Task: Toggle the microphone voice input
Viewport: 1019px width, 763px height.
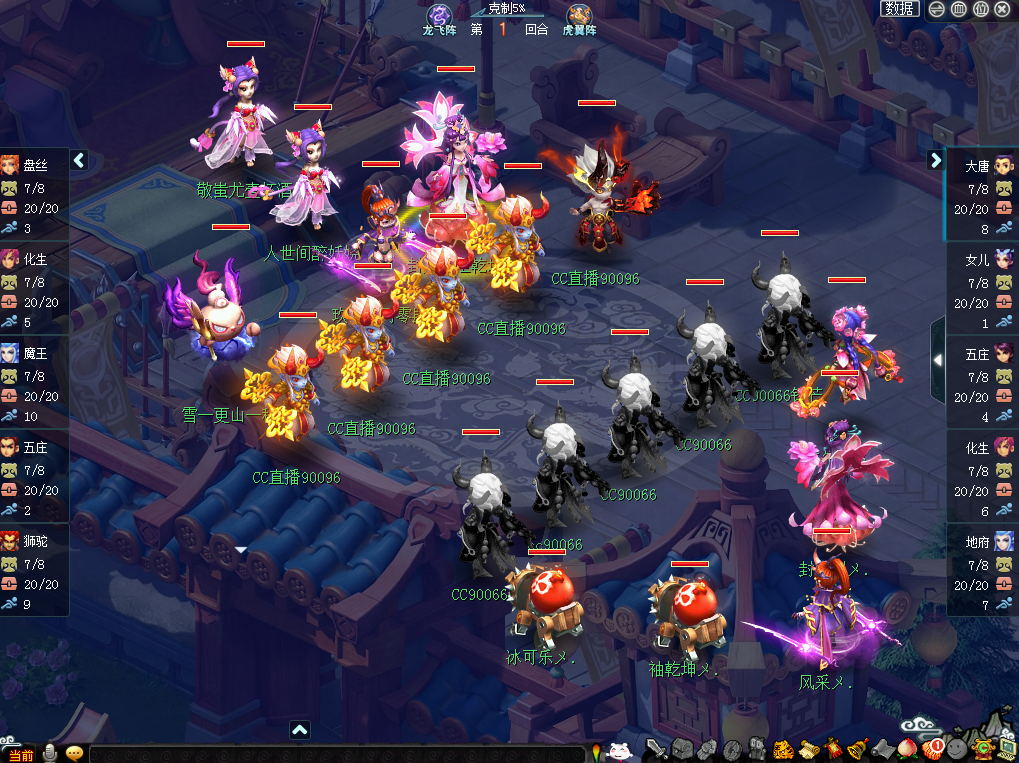Action: [x=49, y=753]
